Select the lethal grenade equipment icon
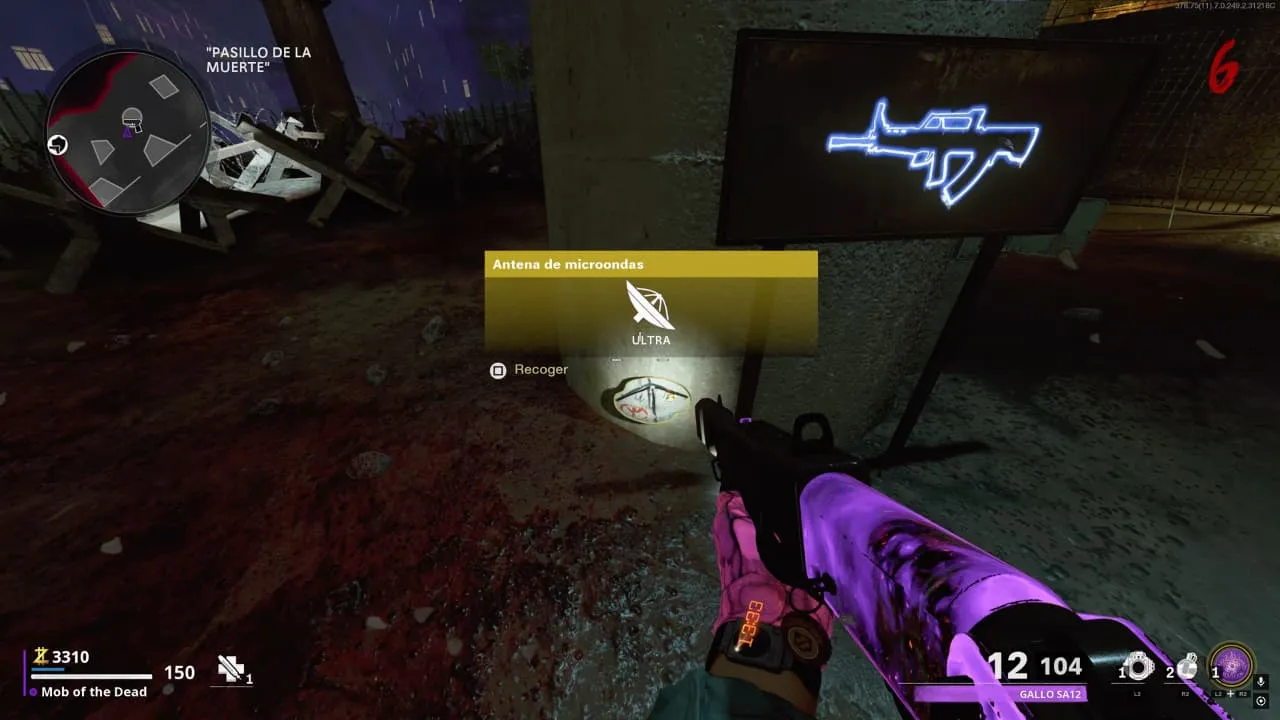1280x720 pixels. coord(1187,667)
